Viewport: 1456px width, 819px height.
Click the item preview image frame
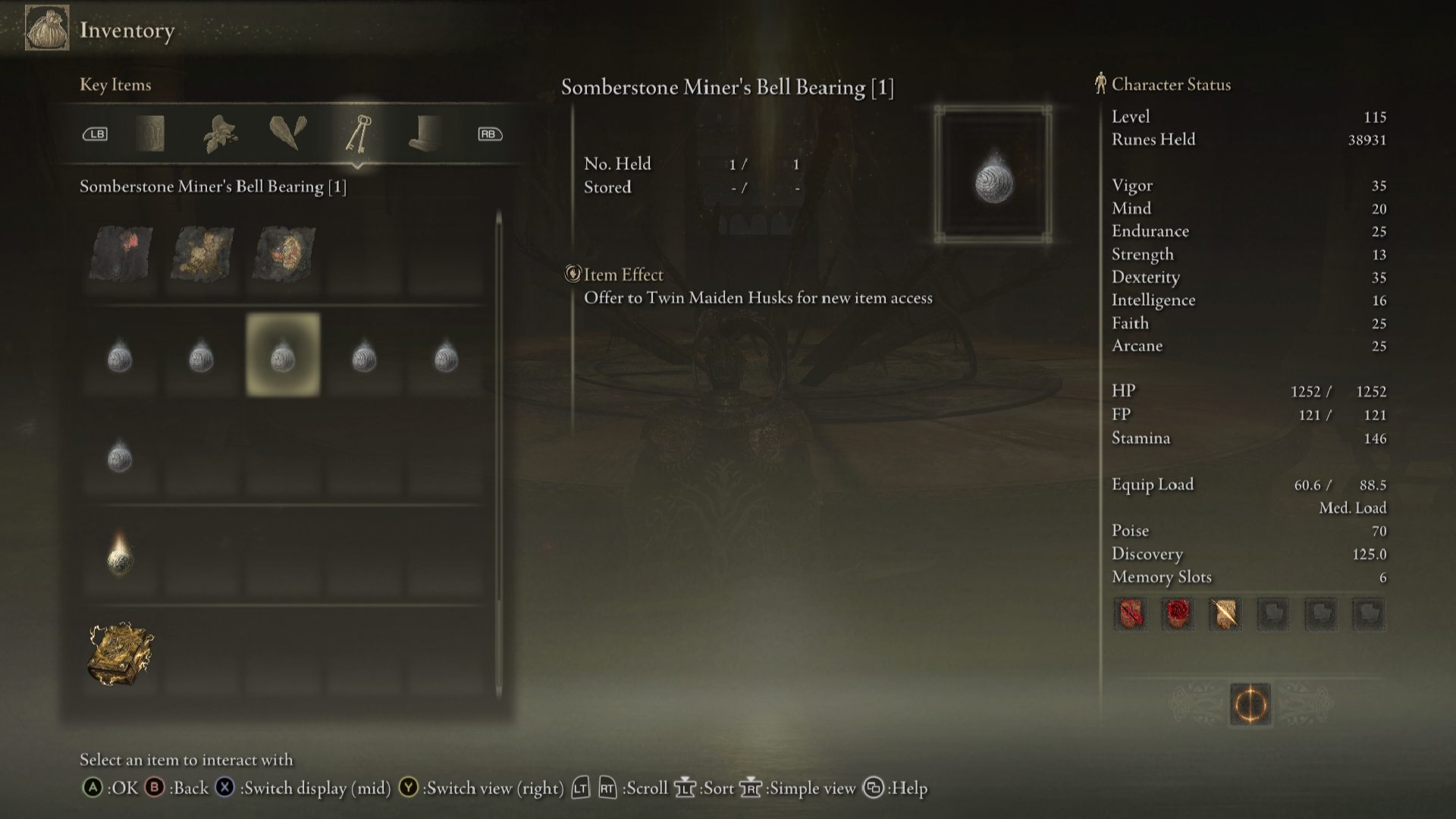click(993, 174)
